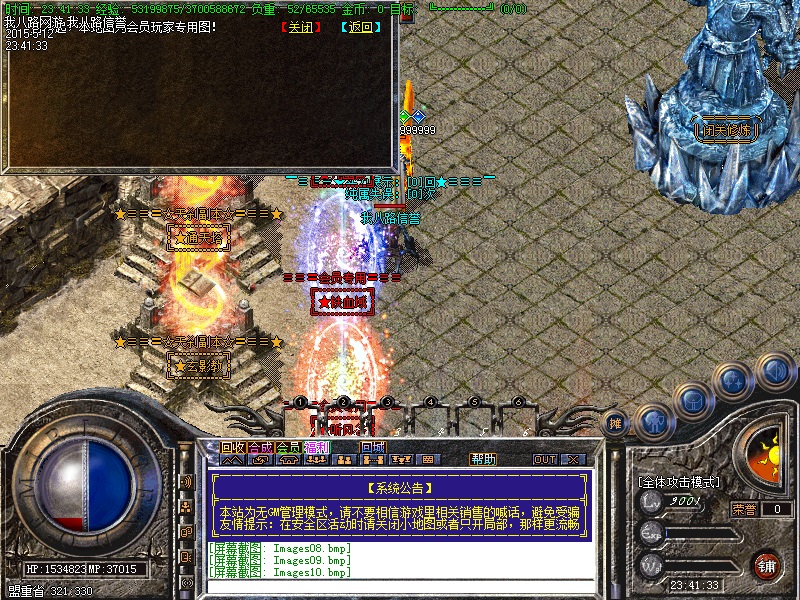Close the NPC dialogue via 关闭 link
800x600 pixels.
tap(296, 28)
